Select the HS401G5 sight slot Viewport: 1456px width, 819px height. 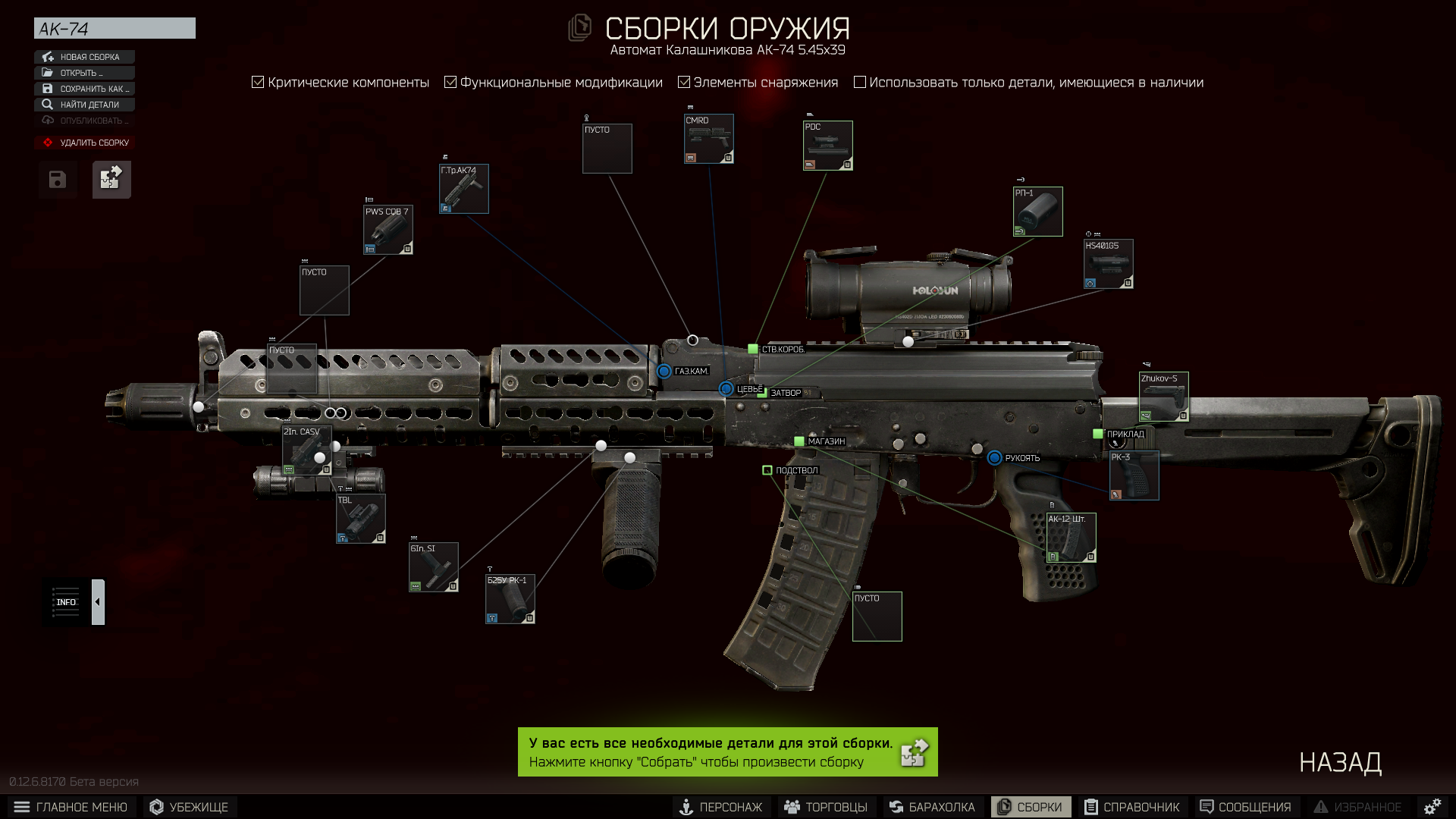[x=1109, y=264]
